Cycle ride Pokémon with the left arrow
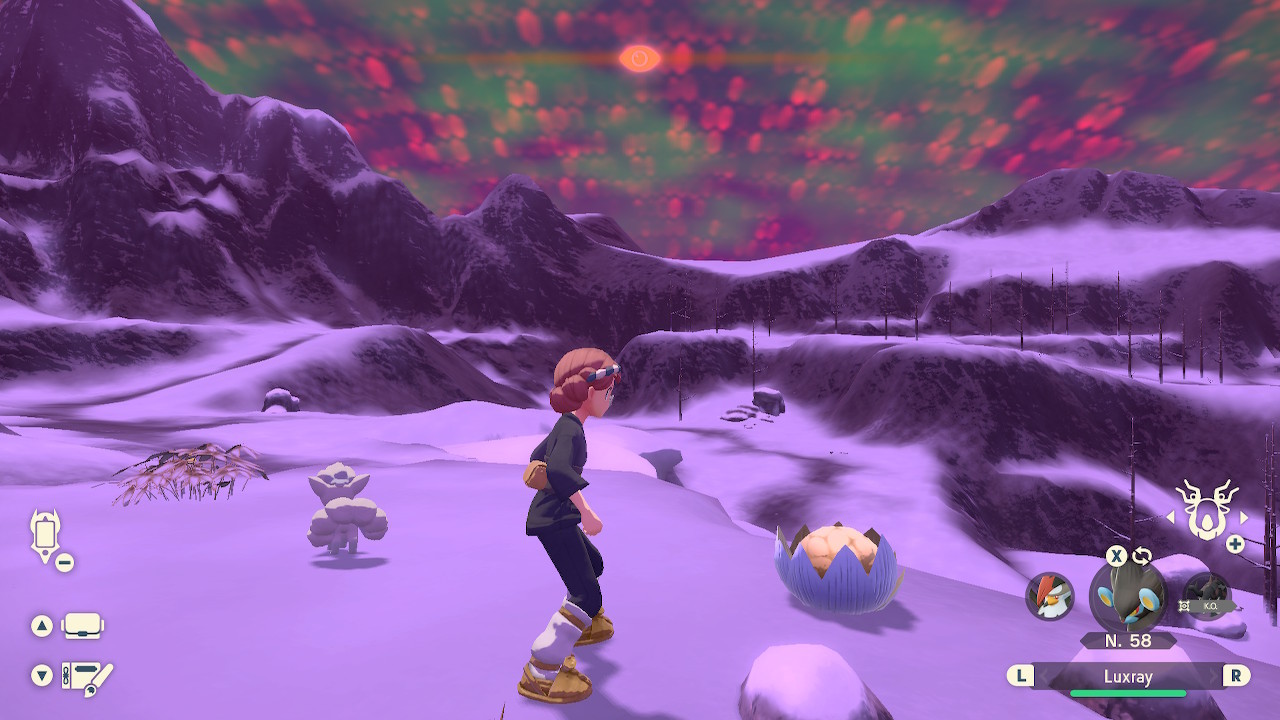The height and width of the screenshot is (720, 1280). coord(1169,518)
